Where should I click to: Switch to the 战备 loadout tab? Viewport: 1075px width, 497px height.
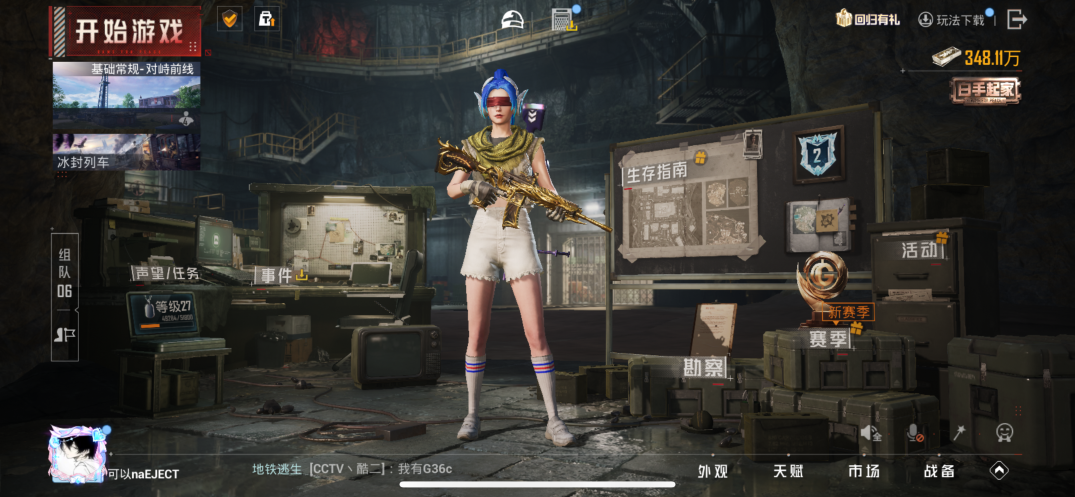coord(939,471)
